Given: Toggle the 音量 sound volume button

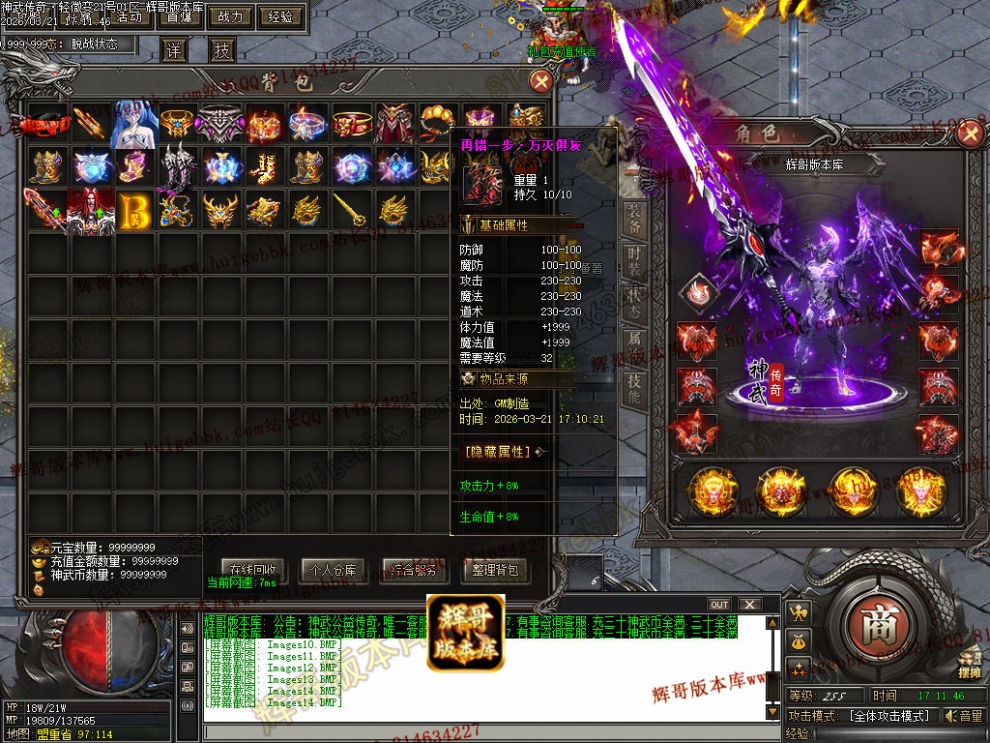Looking at the screenshot, I should click(964, 716).
